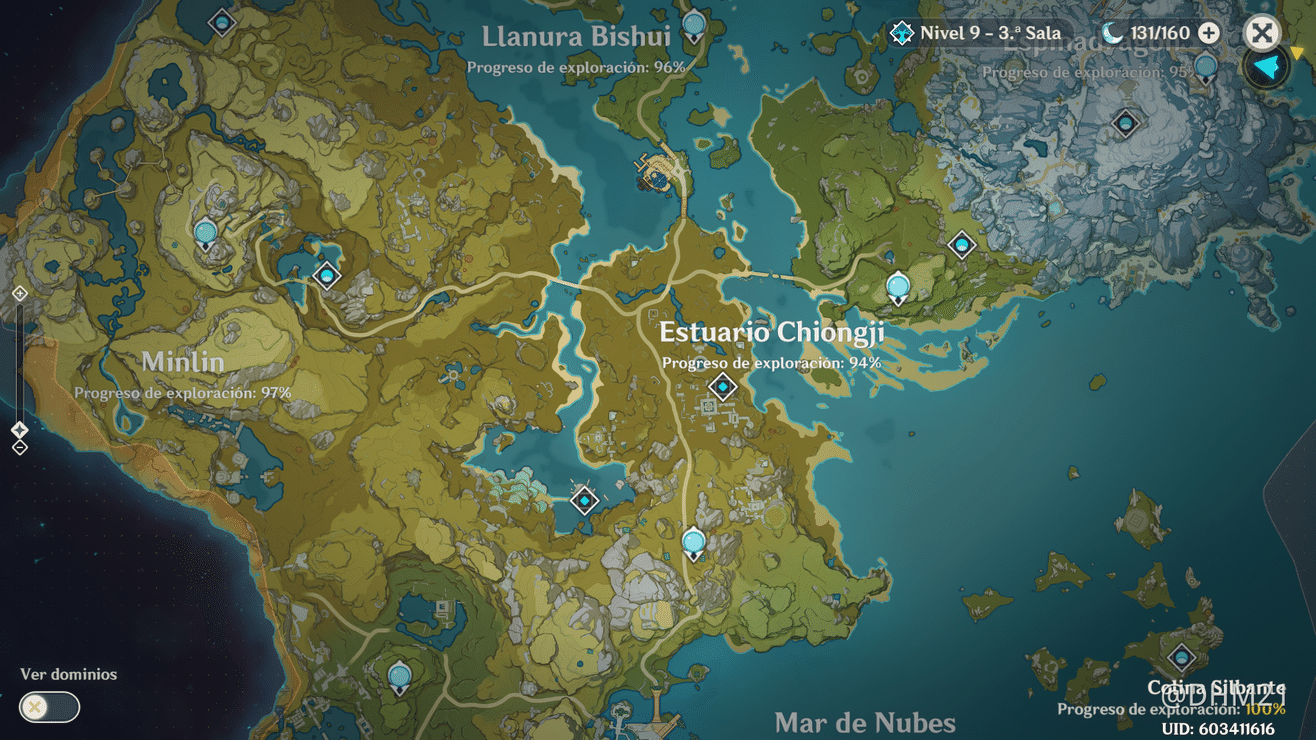Click the plus to condense Original Resin
The height and width of the screenshot is (740, 1316).
1209,32
